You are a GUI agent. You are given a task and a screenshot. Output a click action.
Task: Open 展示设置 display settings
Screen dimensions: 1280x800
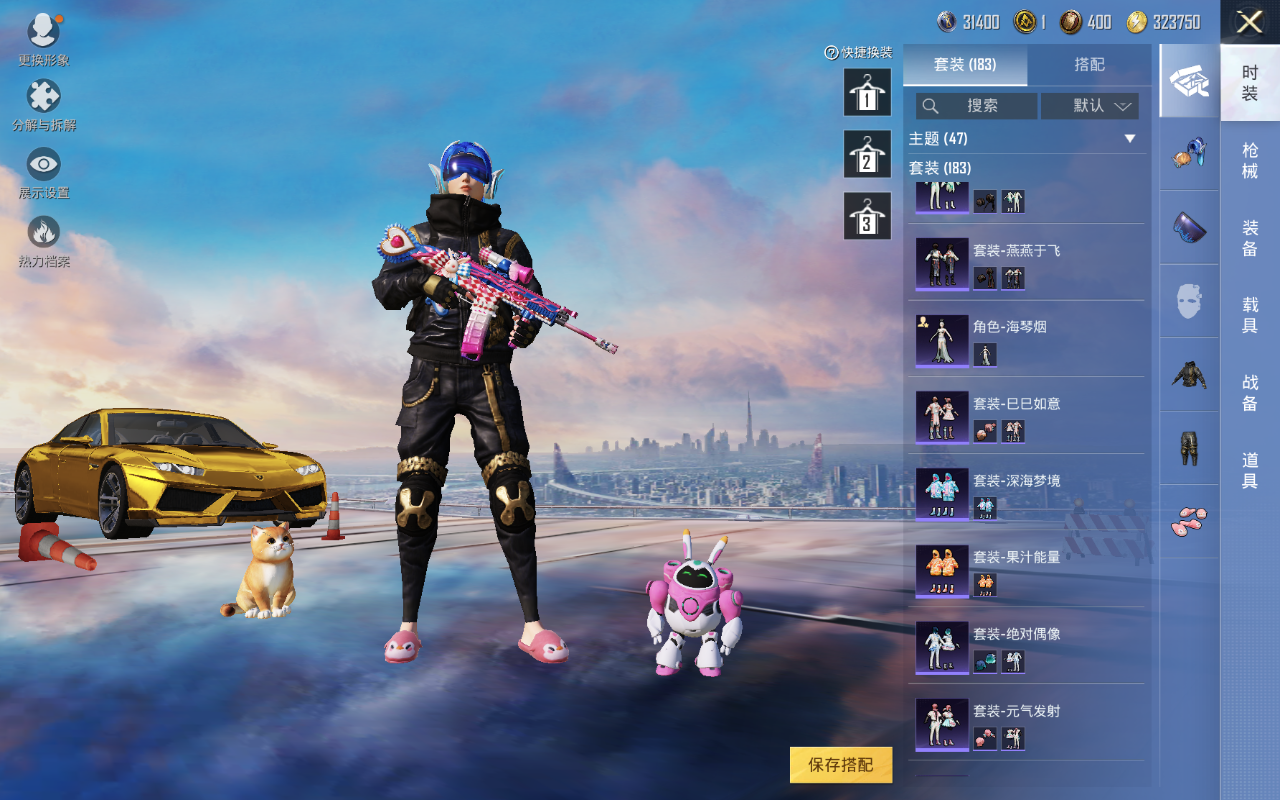coord(44,171)
